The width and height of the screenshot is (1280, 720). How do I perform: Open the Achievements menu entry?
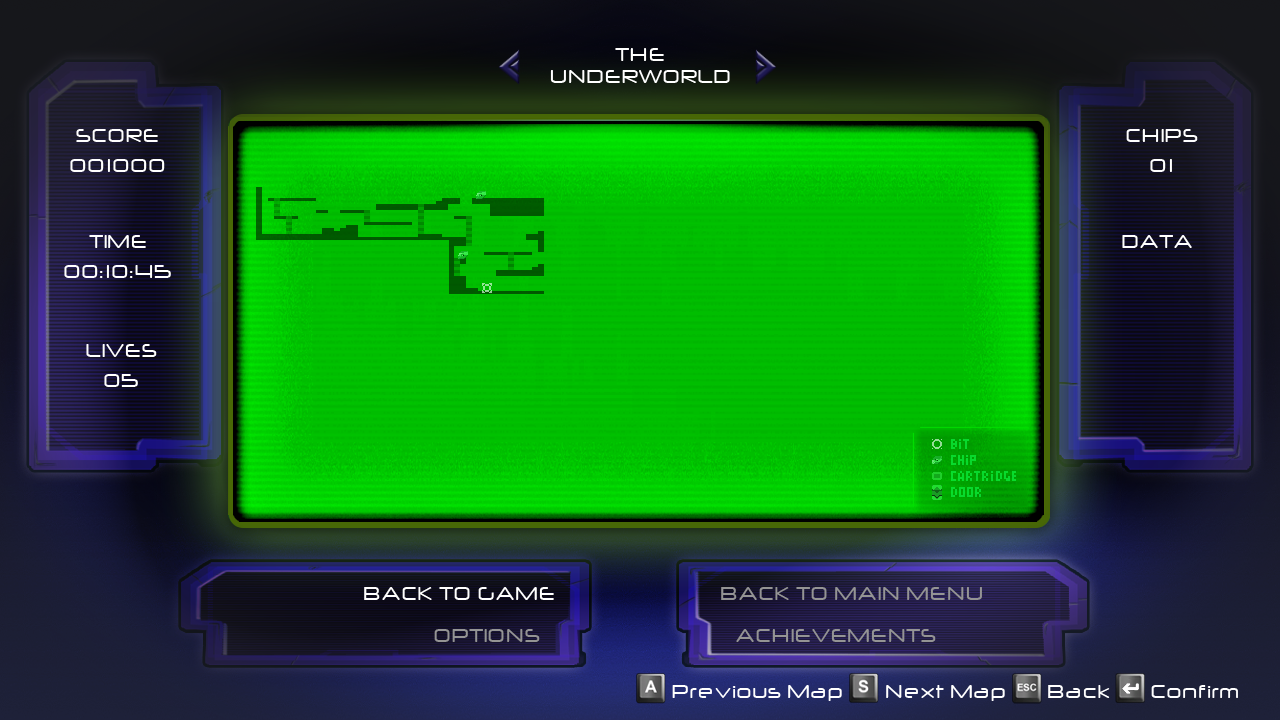[837, 634]
